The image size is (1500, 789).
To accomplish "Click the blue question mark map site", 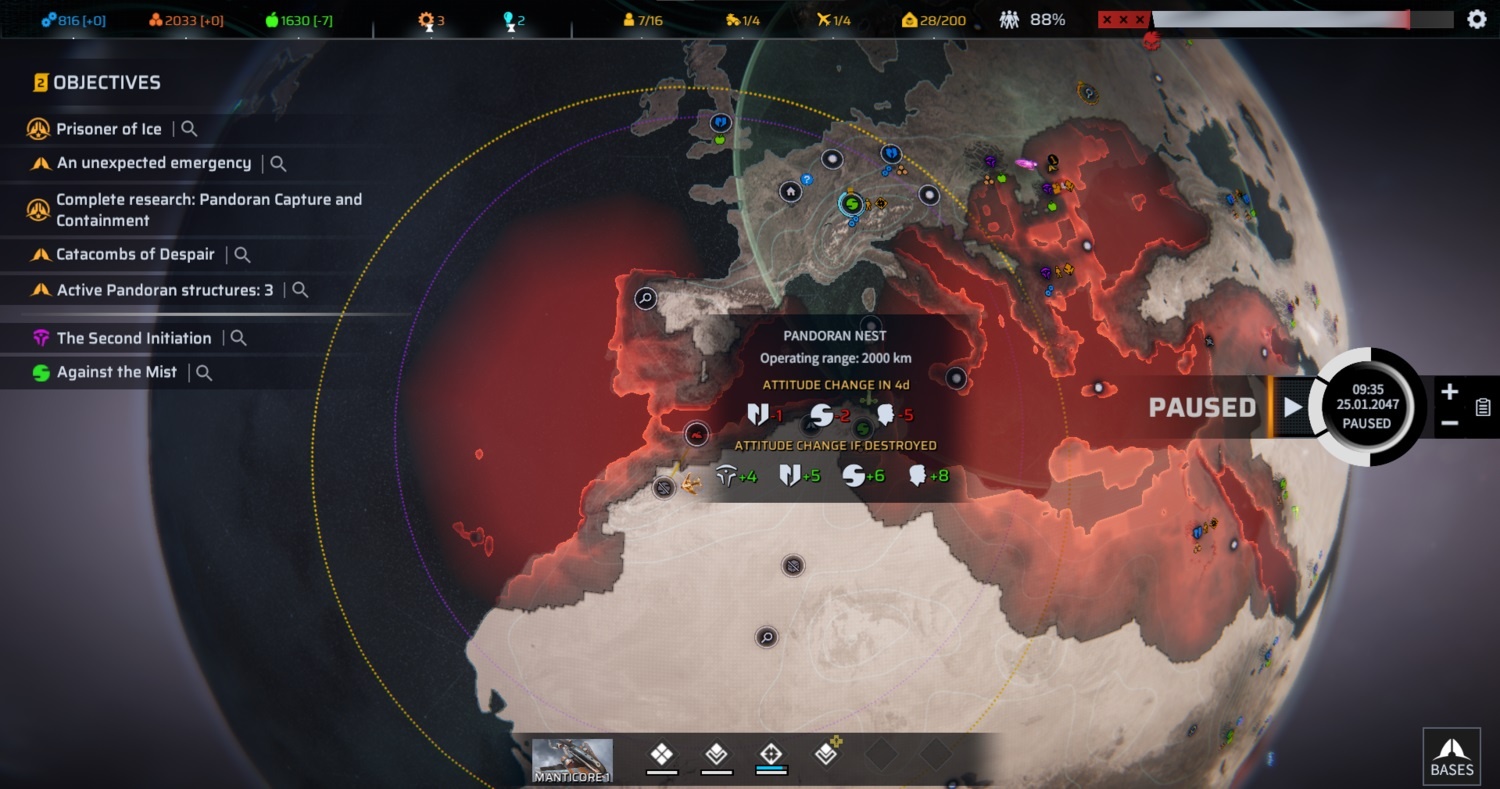I will coord(808,180).
